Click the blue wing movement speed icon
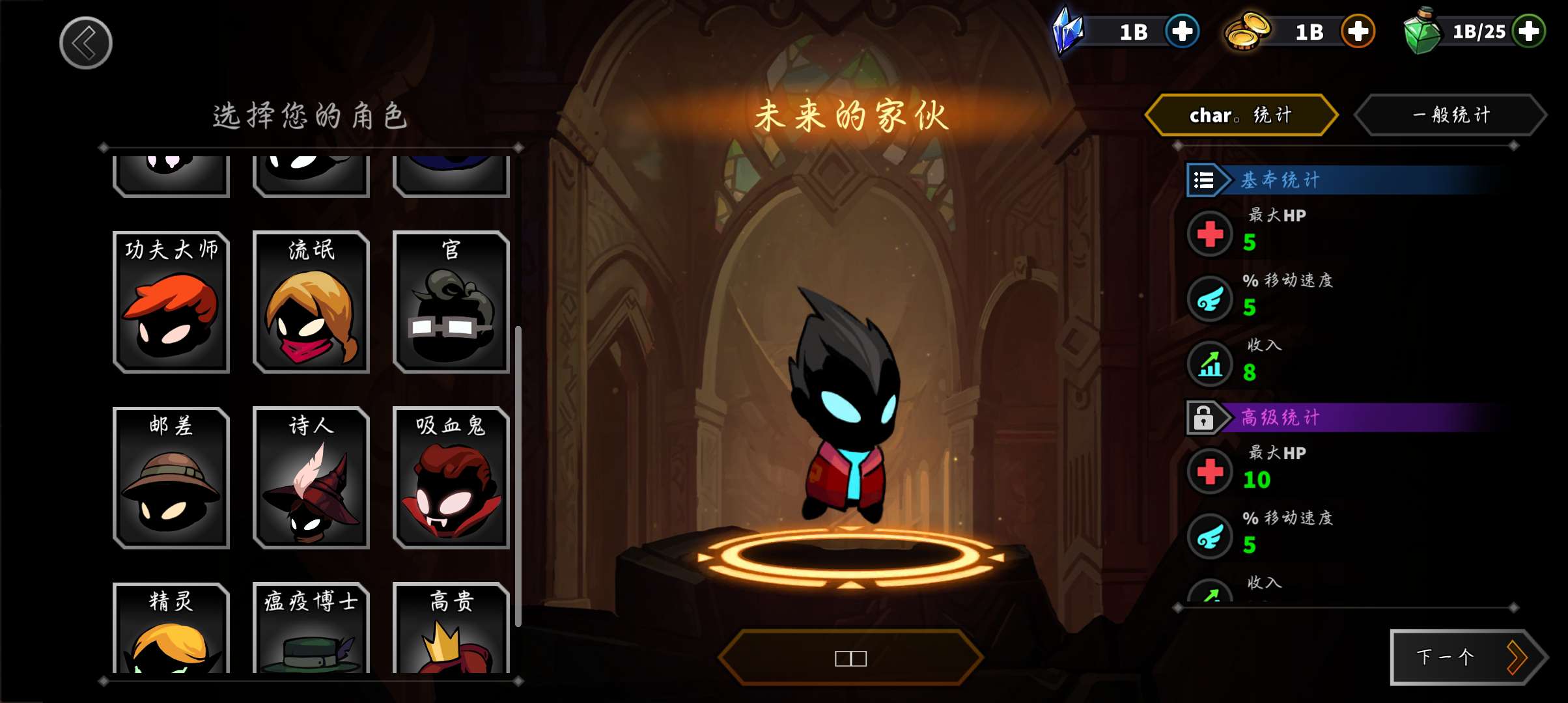 1210,300
